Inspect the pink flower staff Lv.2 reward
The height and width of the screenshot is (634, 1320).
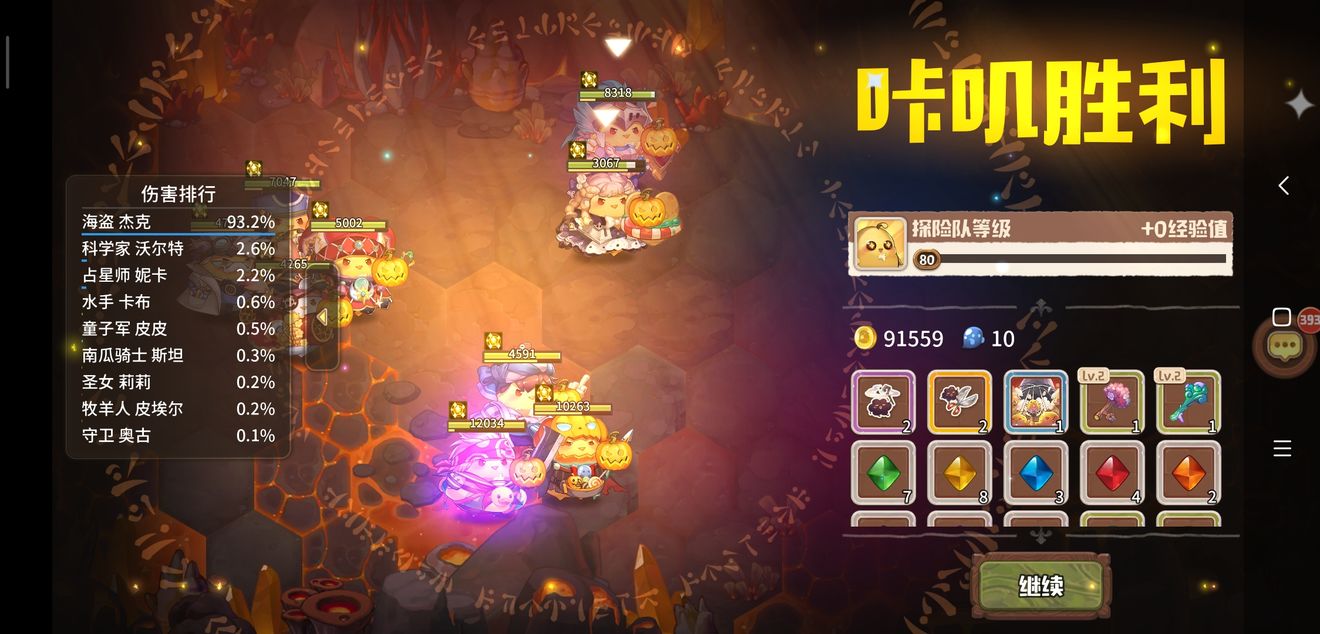point(1112,402)
